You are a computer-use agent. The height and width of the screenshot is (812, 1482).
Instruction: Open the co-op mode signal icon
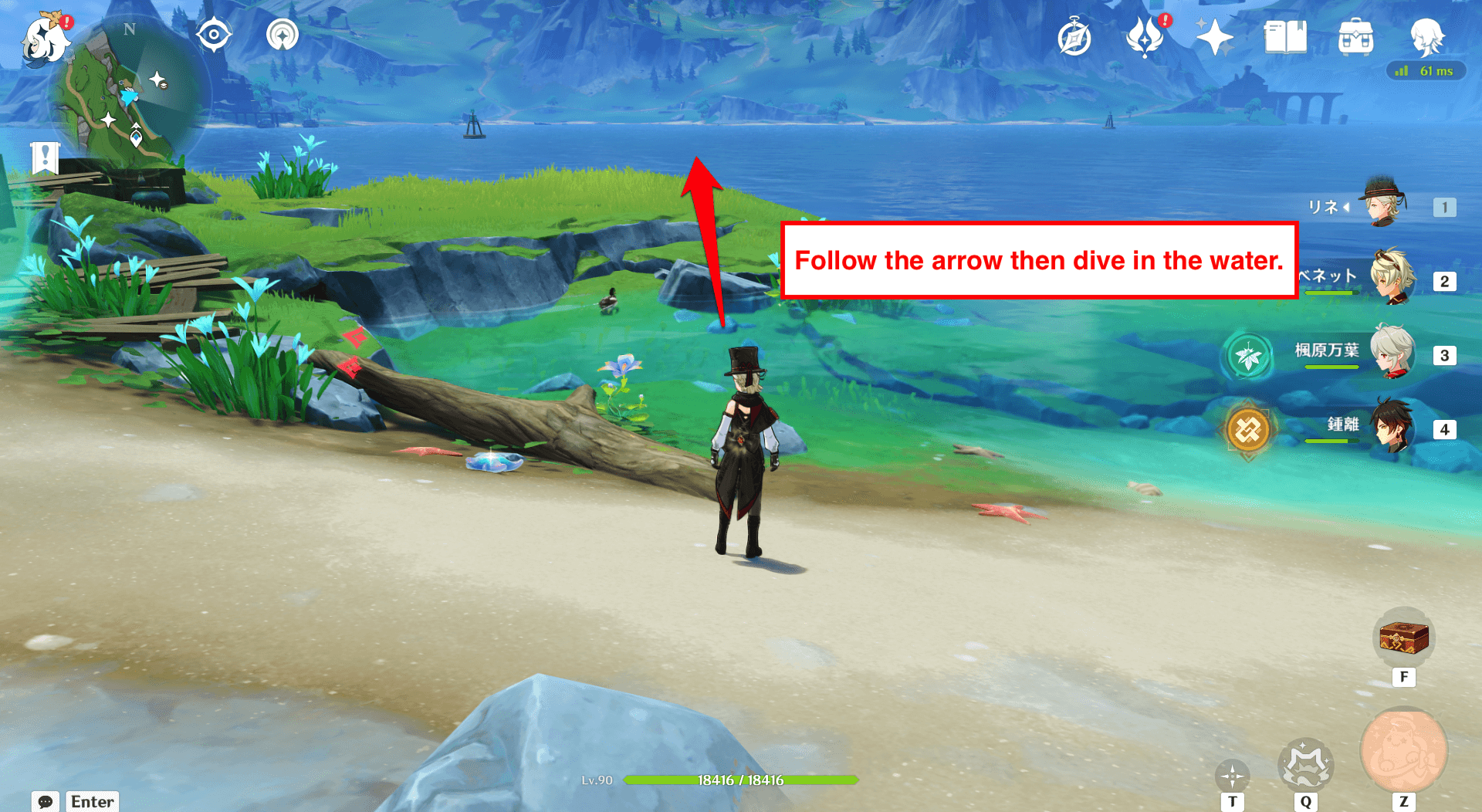coord(282,36)
